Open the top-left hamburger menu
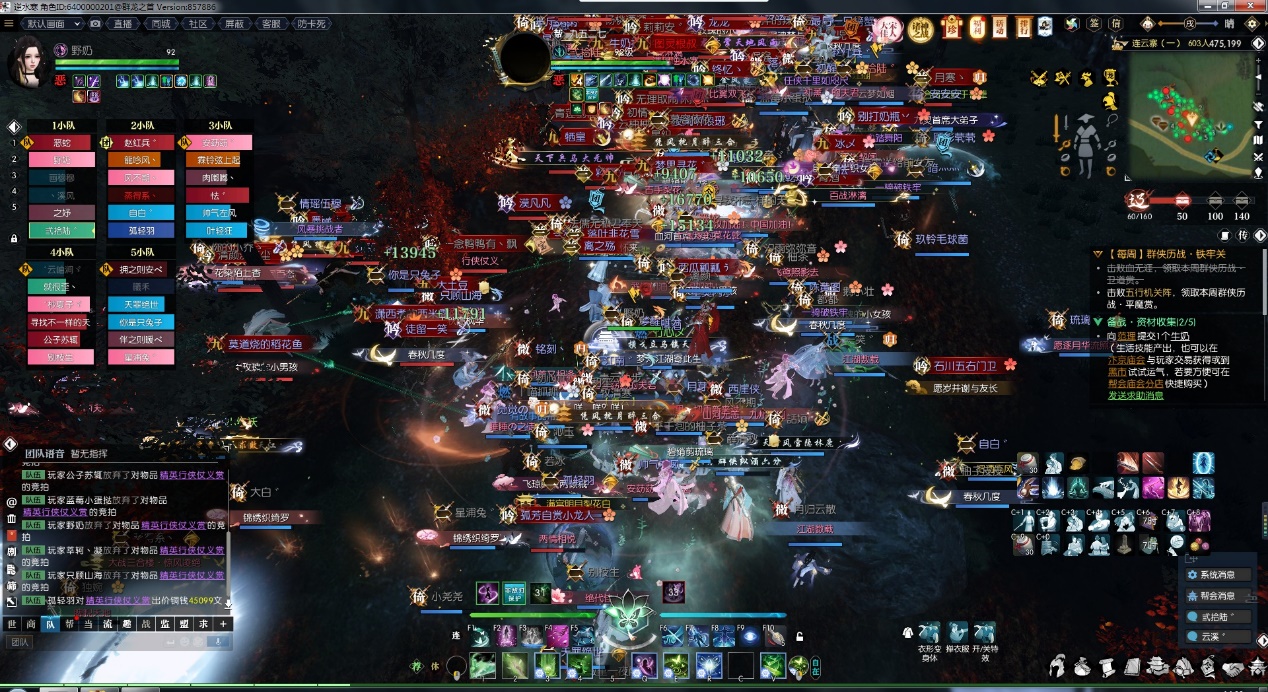Screen dimensions: 1268x692 [9, 23]
